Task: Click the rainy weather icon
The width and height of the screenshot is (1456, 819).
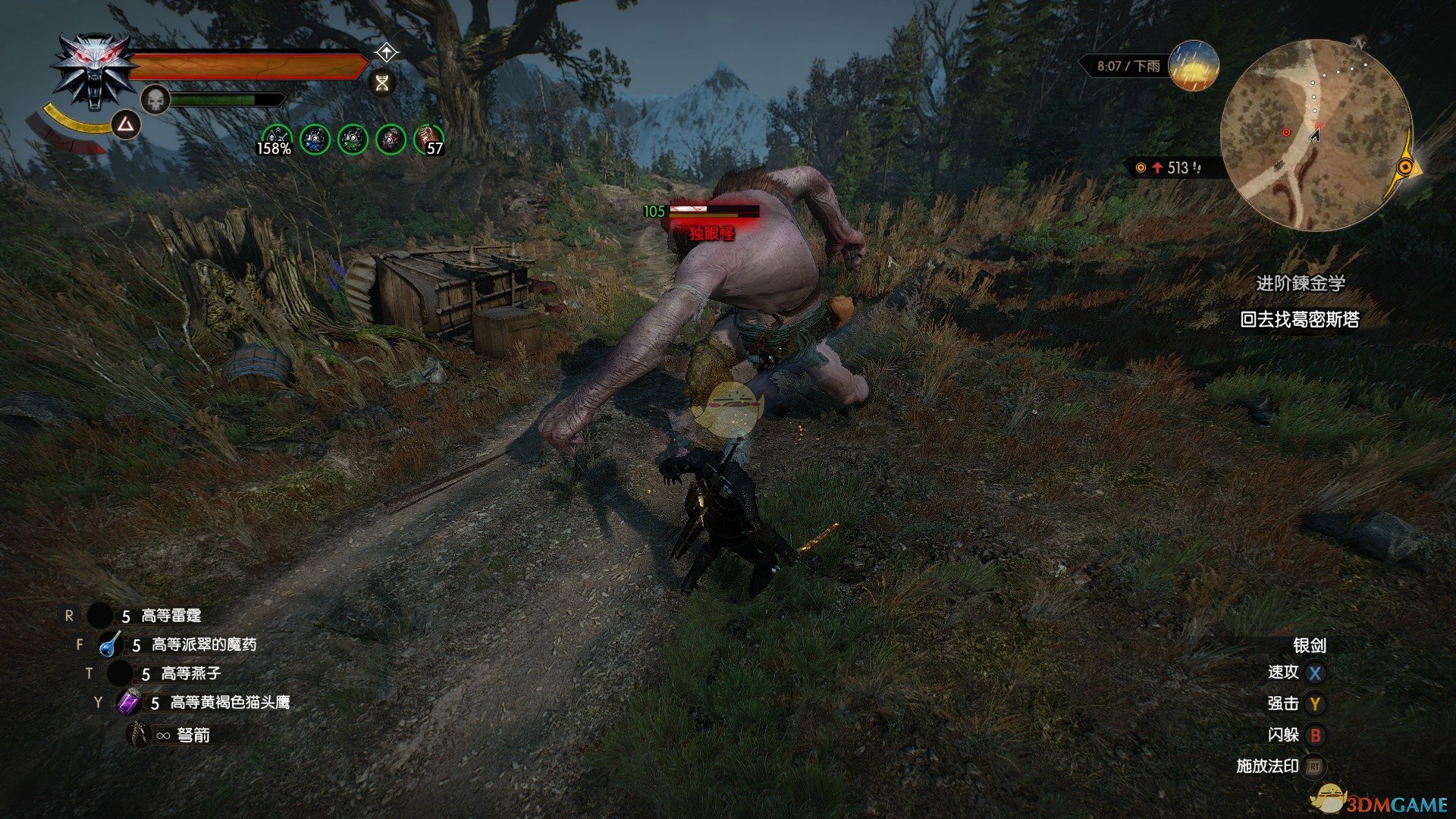Action: [x=1194, y=66]
